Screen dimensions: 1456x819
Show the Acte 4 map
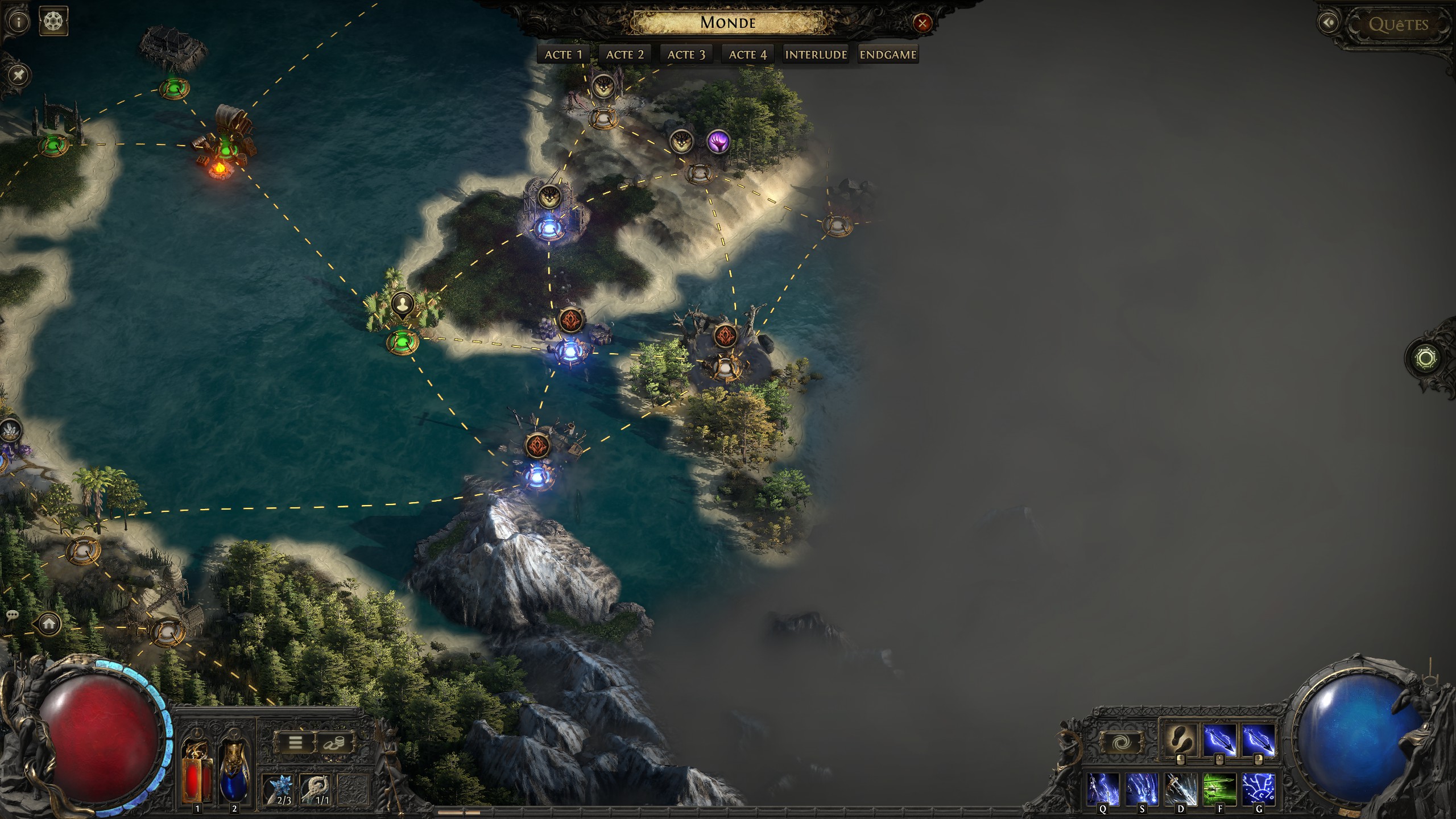747,55
